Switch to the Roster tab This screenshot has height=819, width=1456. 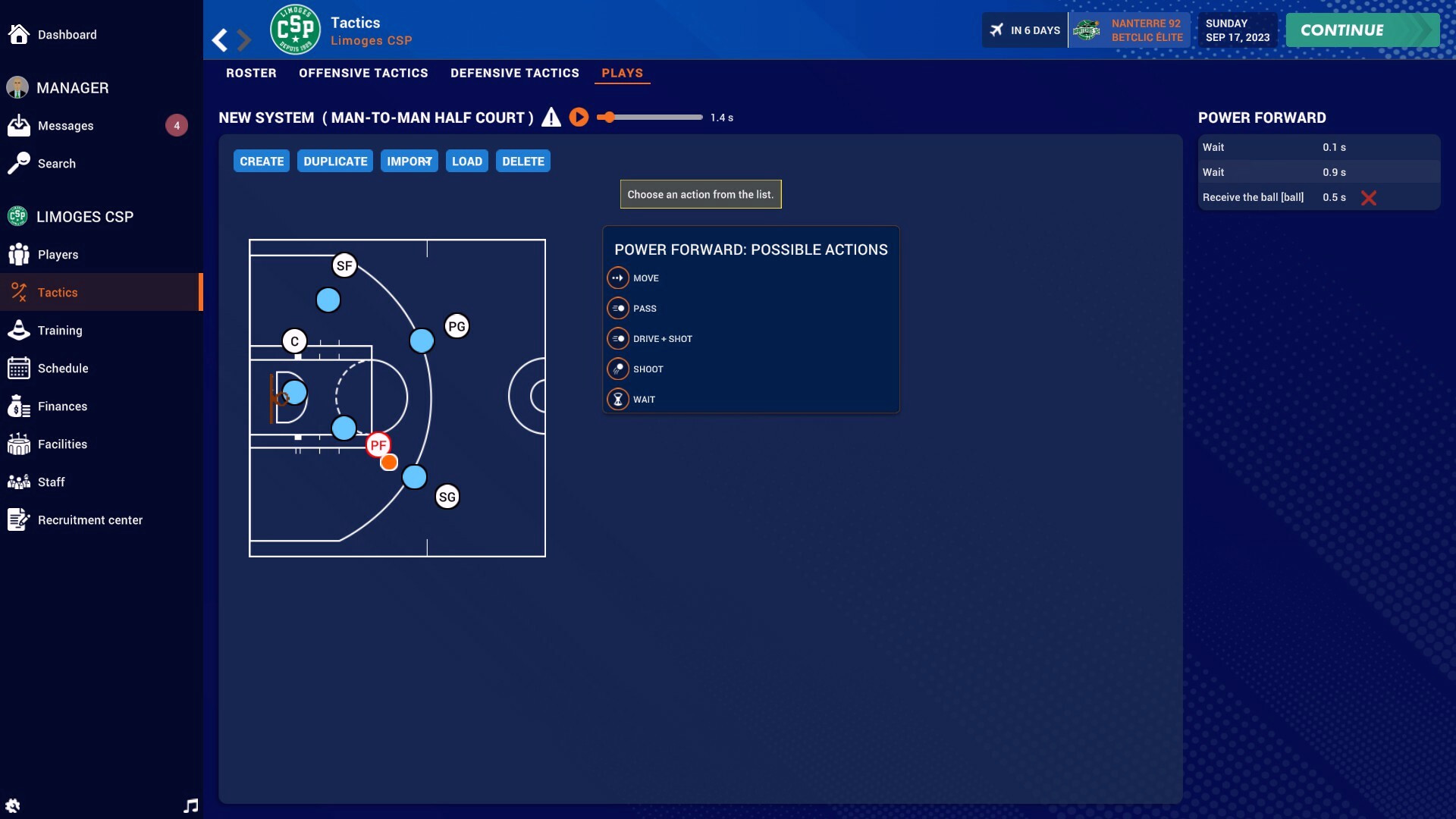251,73
